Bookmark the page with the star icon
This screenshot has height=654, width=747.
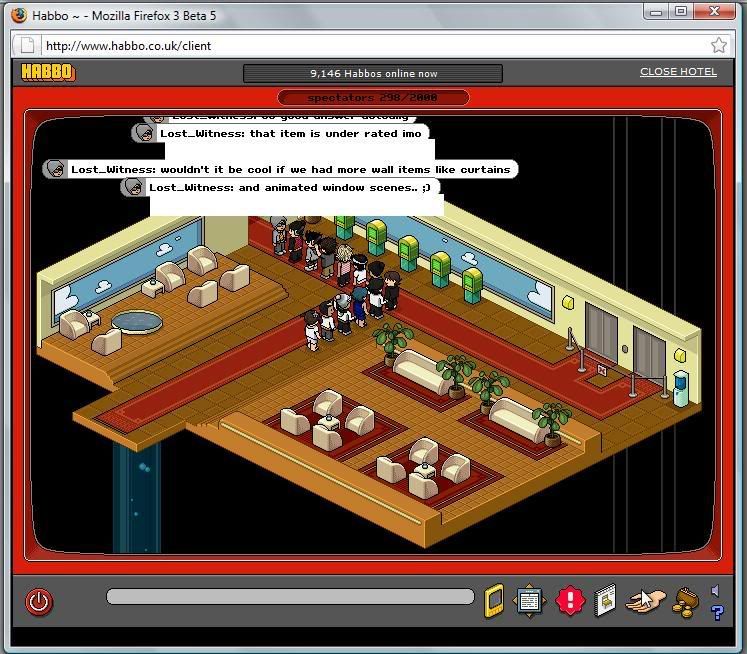pos(719,46)
